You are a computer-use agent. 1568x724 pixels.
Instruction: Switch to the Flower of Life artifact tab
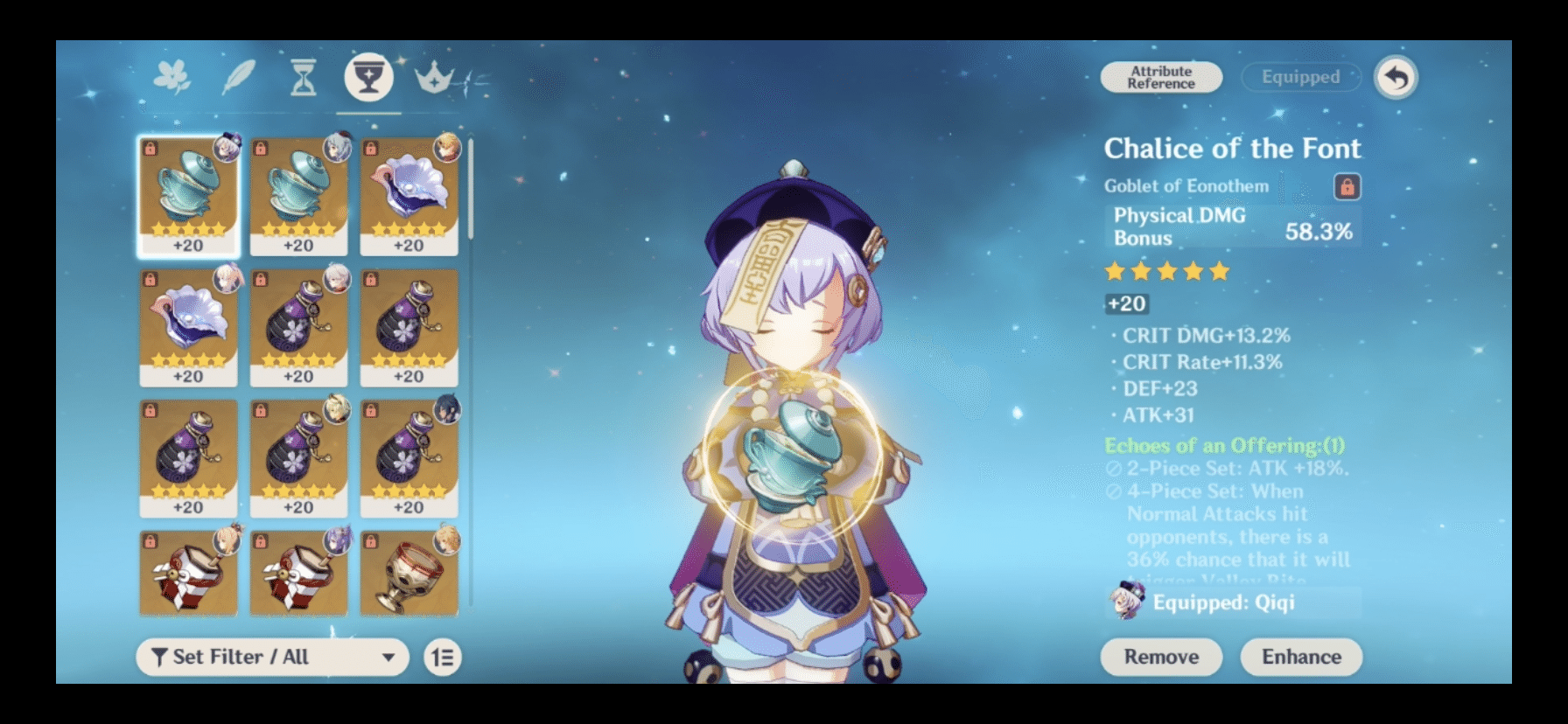172,77
